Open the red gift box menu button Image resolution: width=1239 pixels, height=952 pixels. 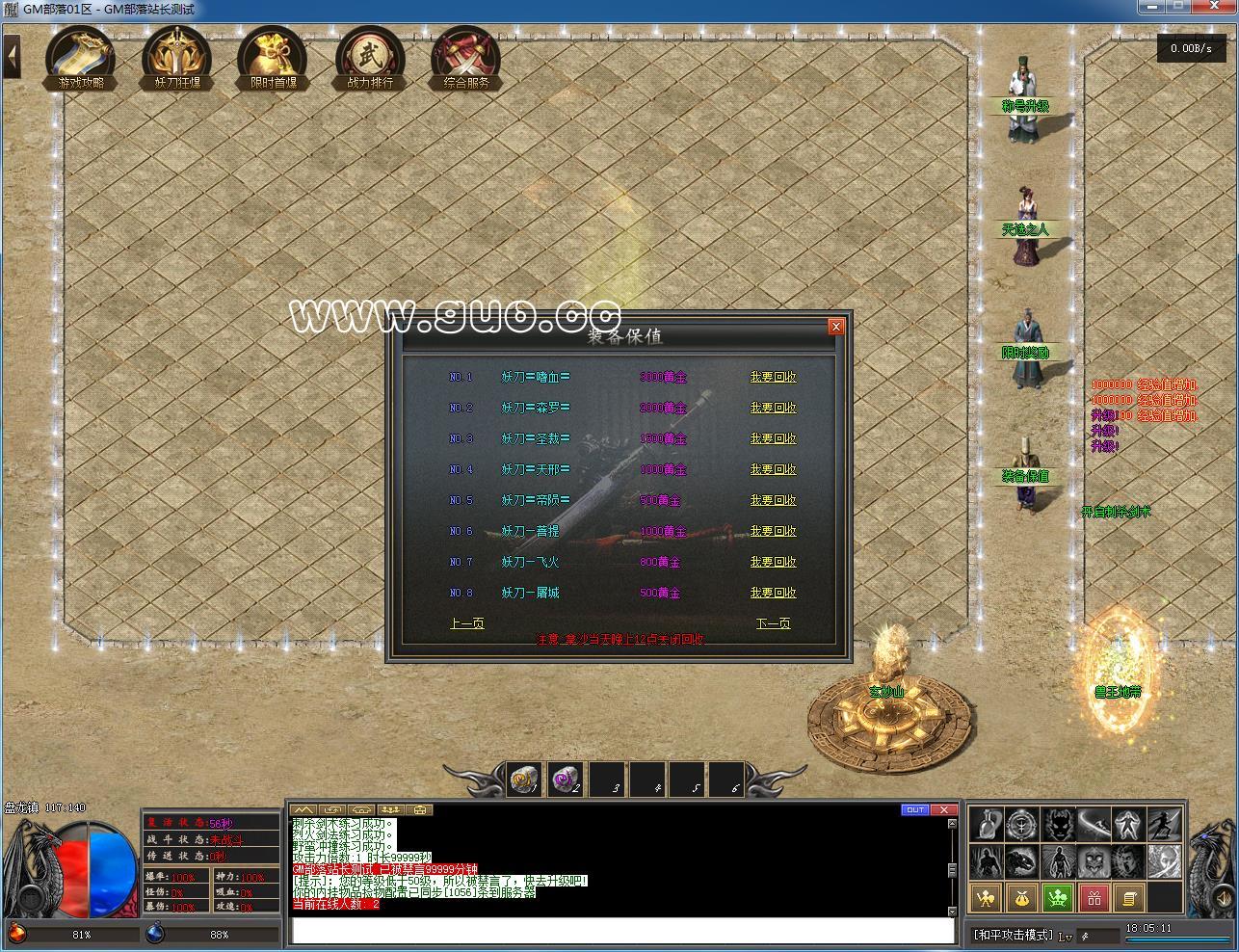(x=1094, y=899)
